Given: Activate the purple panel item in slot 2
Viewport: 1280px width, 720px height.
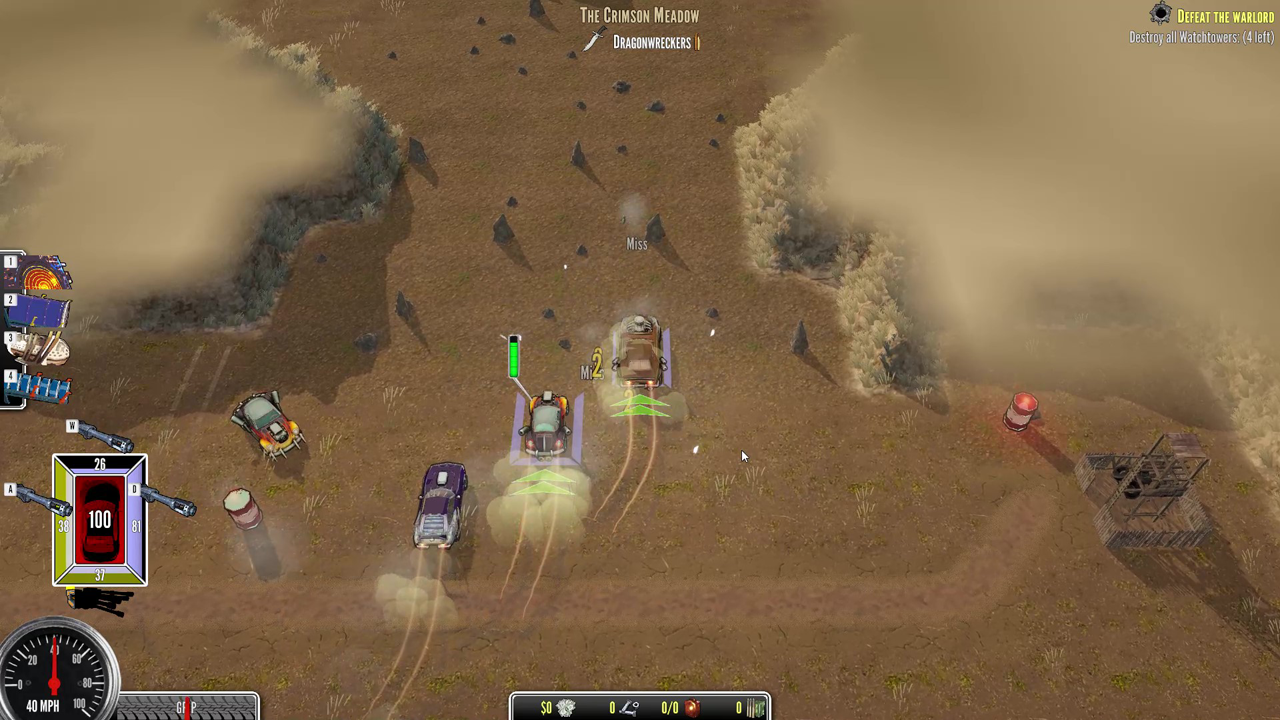Looking at the screenshot, I should (42, 311).
